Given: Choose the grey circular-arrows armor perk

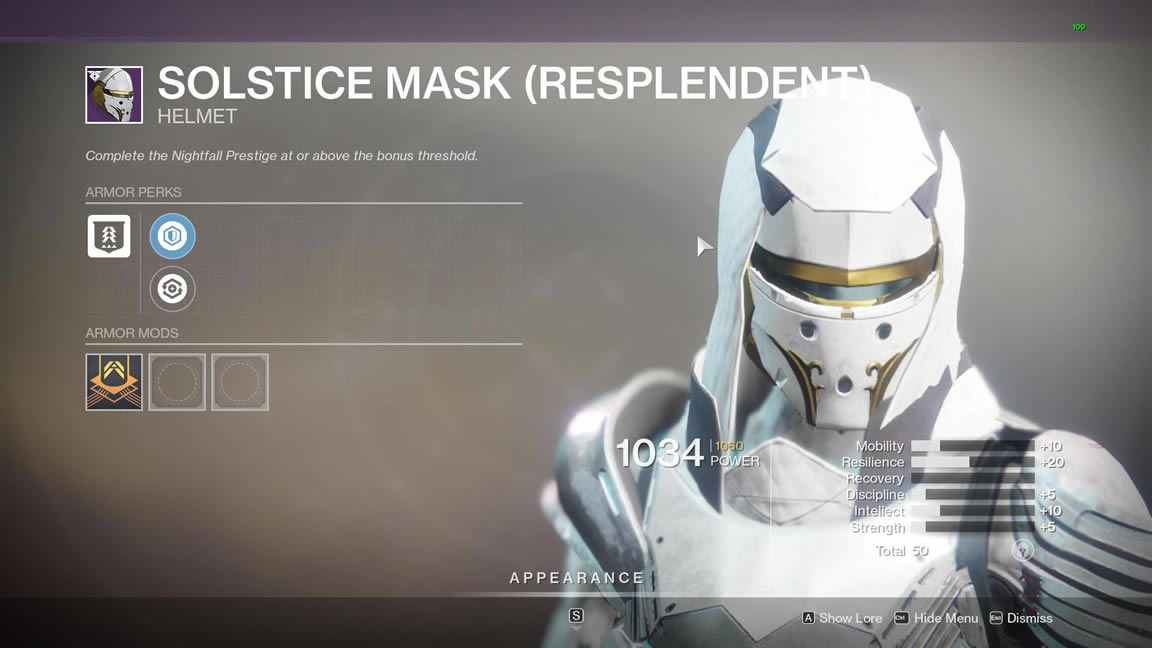Looking at the screenshot, I should pyautogui.click(x=172, y=289).
